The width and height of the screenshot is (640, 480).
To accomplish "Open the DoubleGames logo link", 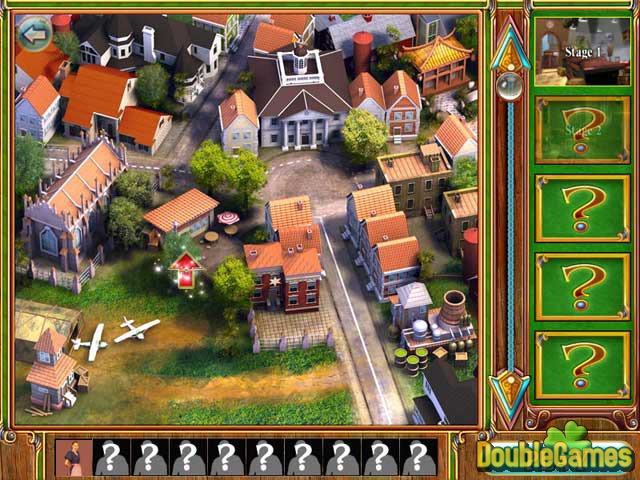I will click(x=556, y=453).
